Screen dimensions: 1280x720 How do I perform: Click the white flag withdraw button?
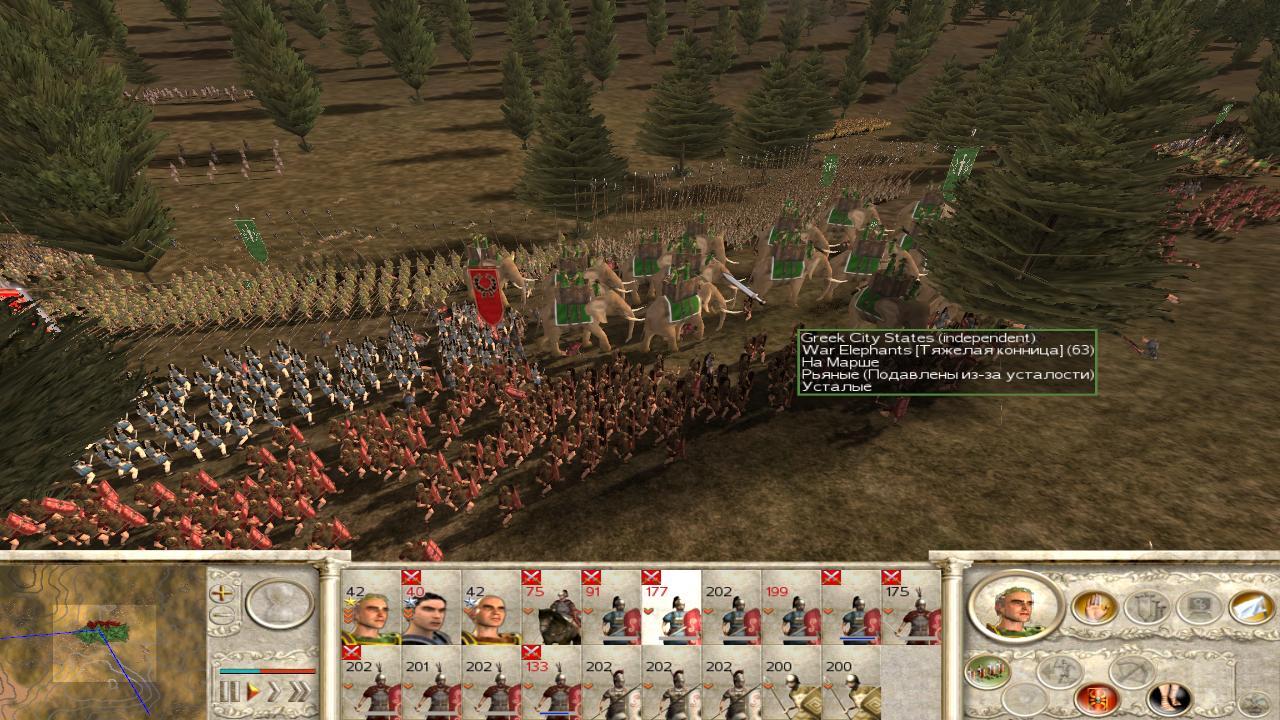1251,606
